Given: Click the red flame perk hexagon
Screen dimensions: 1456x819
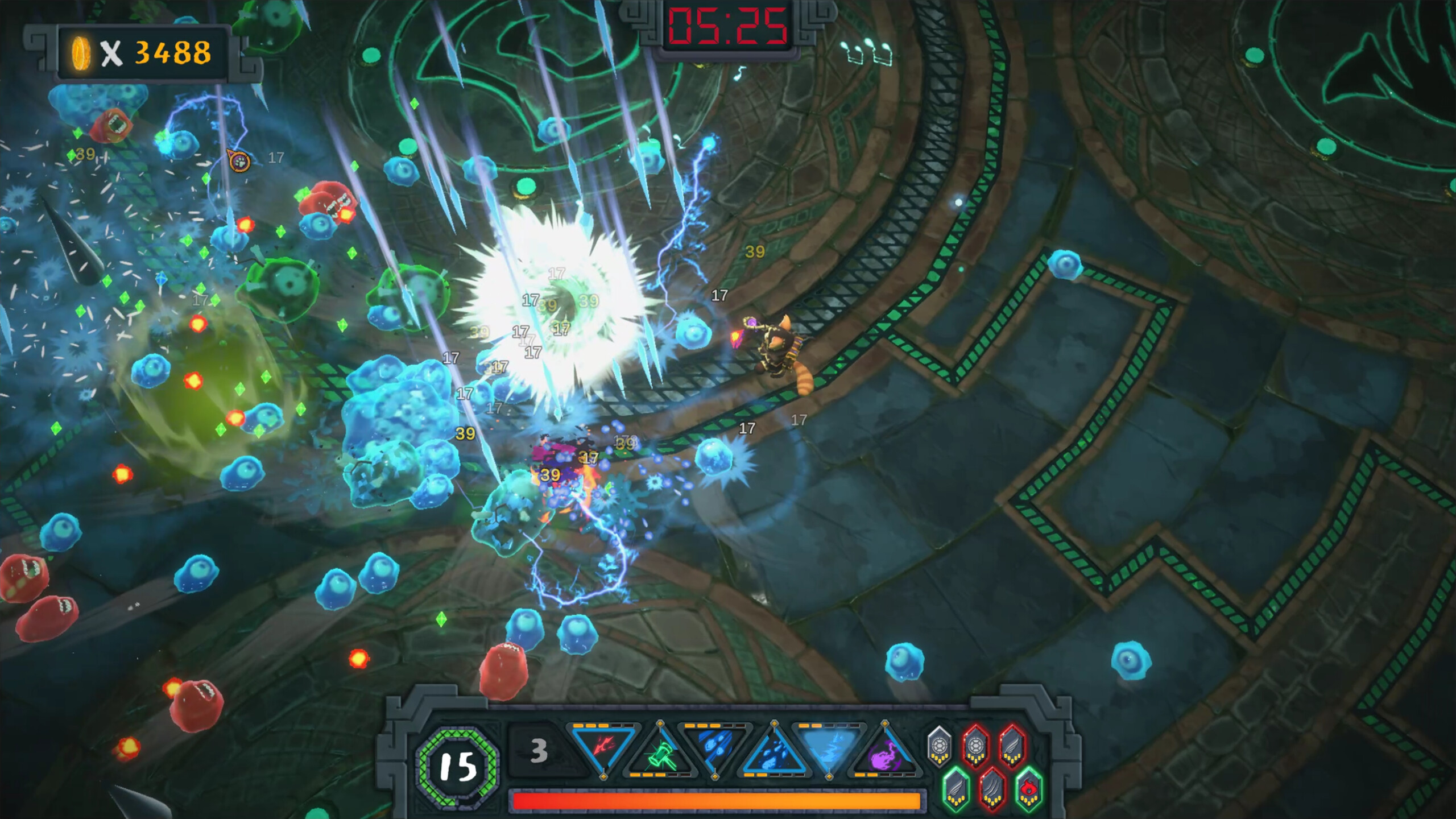Looking at the screenshot, I should click(x=1029, y=788).
